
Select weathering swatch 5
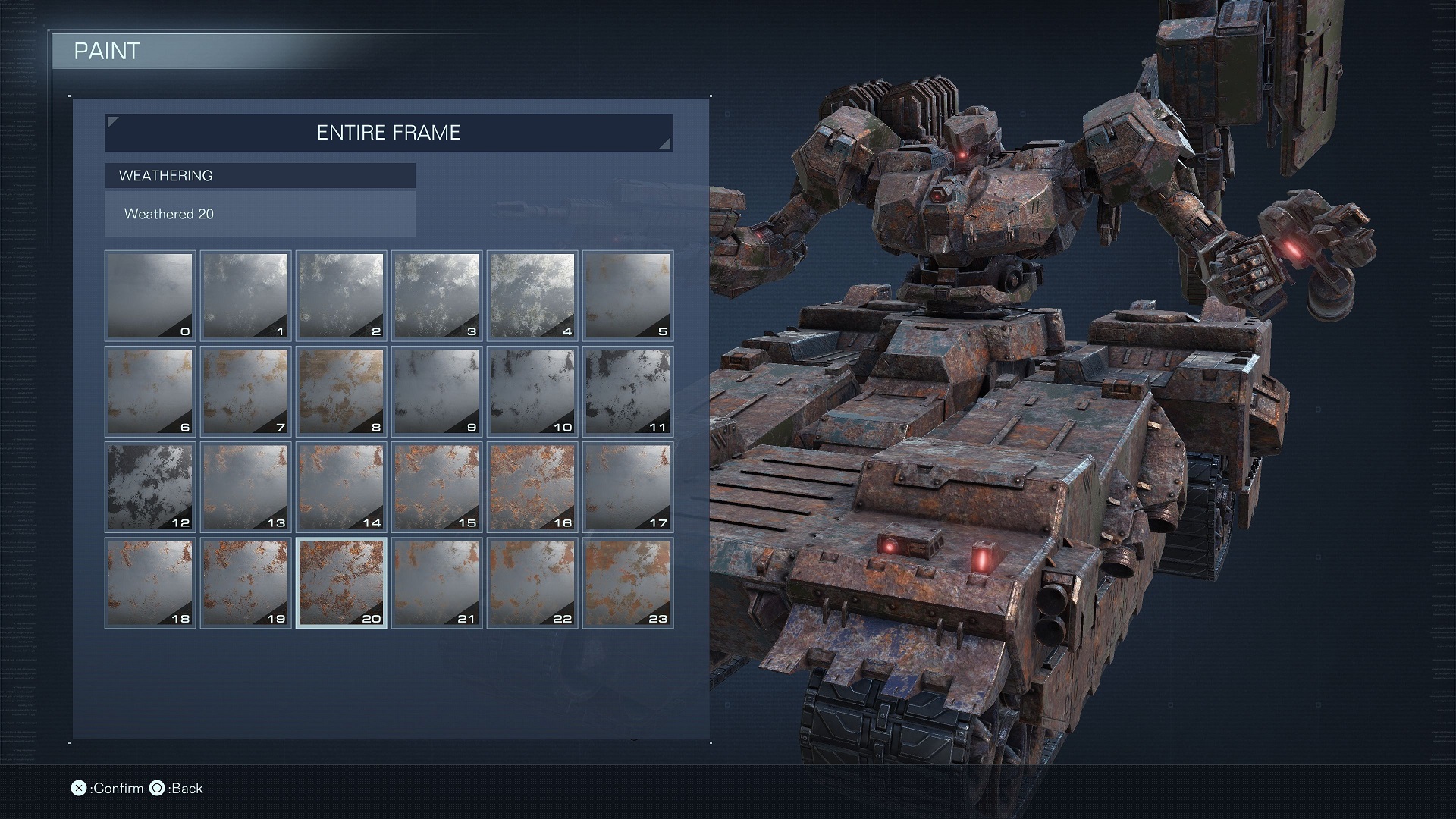[x=628, y=296]
